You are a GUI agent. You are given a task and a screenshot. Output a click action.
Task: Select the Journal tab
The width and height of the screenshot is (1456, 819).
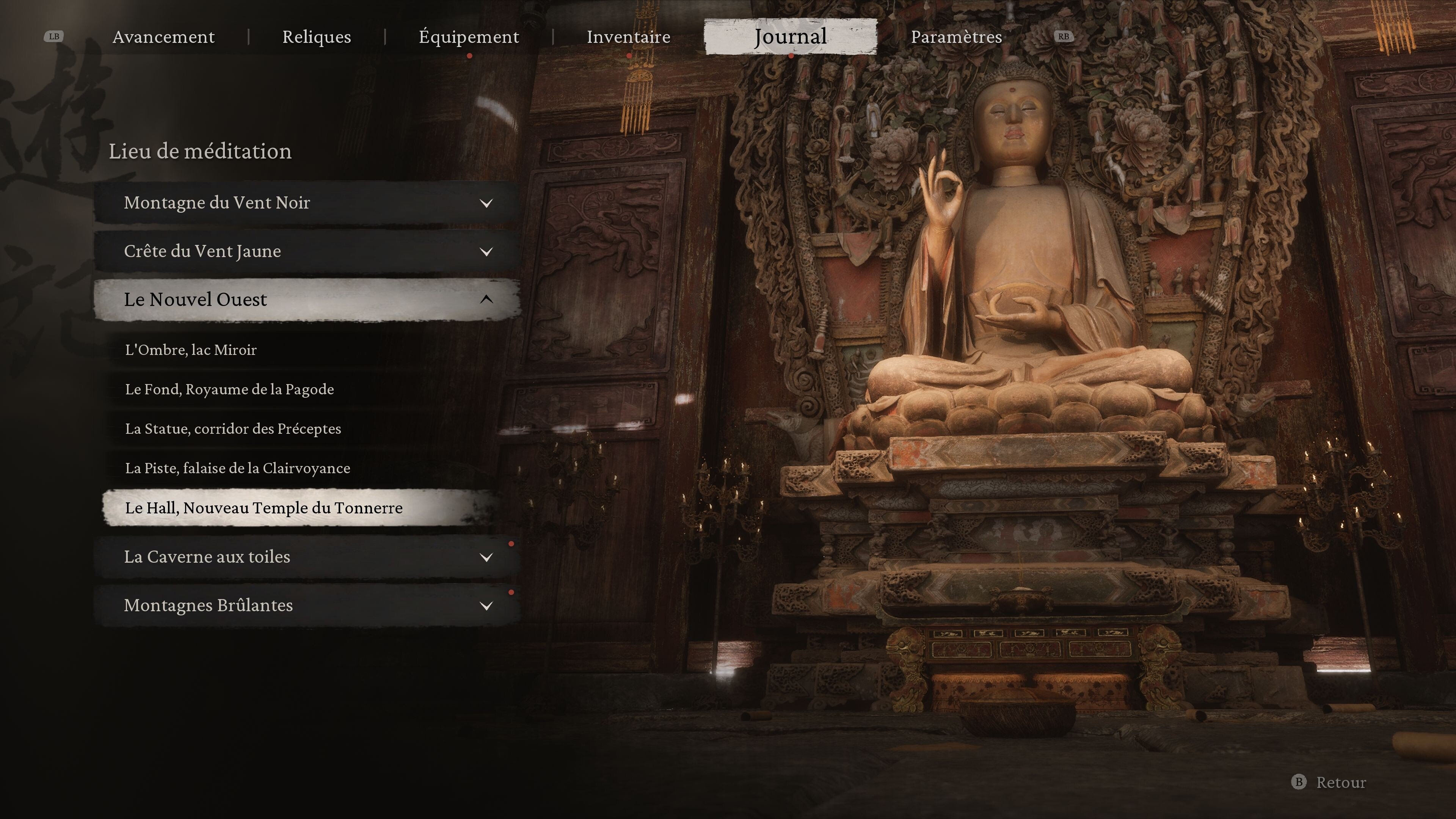click(x=790, y=37)
